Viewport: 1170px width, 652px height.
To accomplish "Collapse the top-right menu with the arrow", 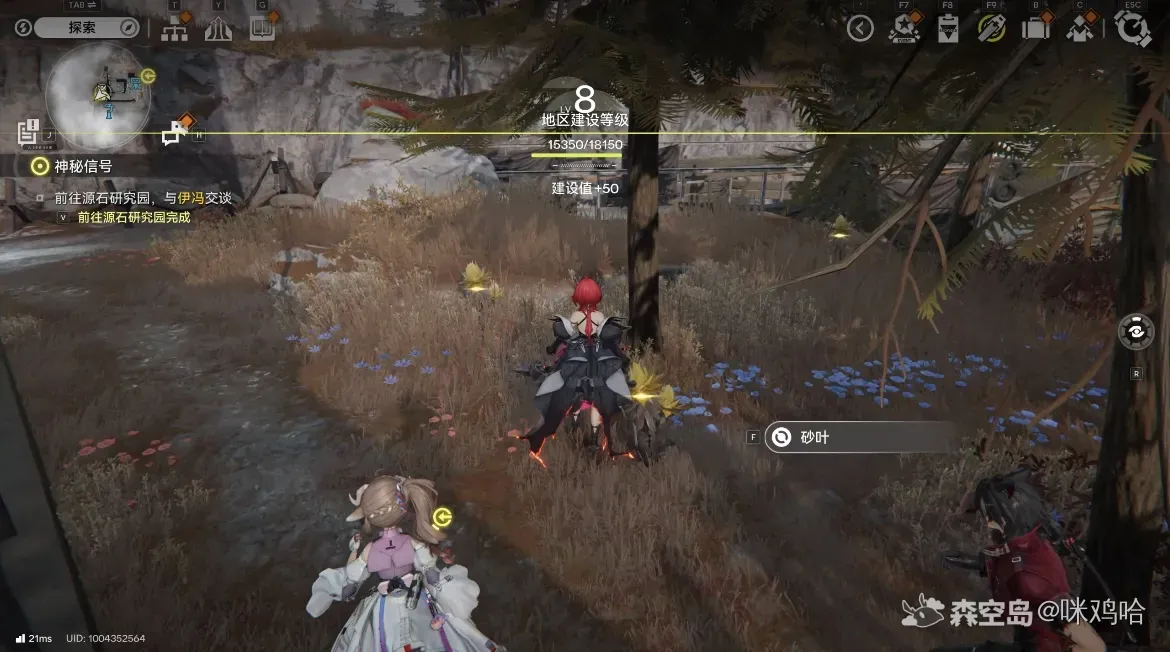I will click(x=860, y=28).
